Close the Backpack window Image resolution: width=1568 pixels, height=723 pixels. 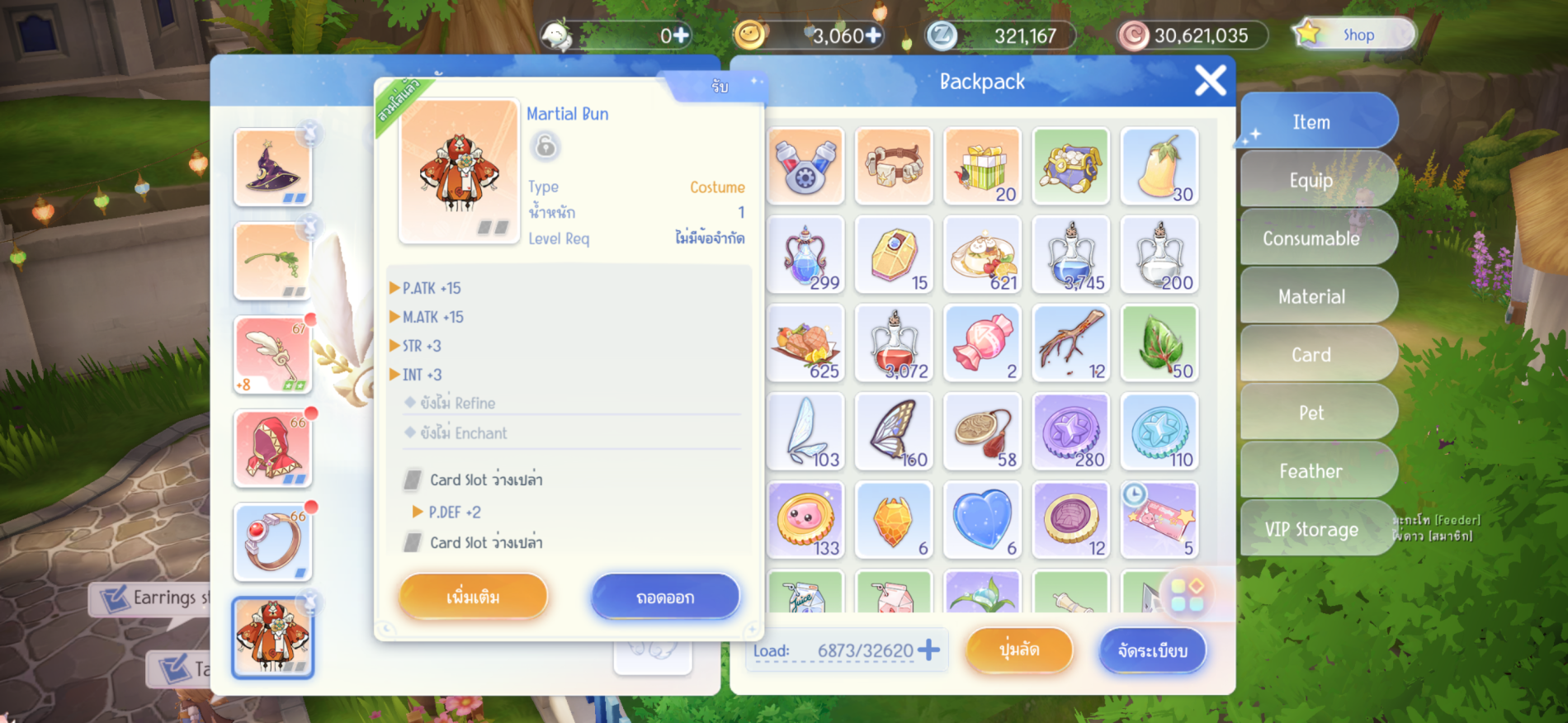pyautogui.click(x=1210, y=81)
